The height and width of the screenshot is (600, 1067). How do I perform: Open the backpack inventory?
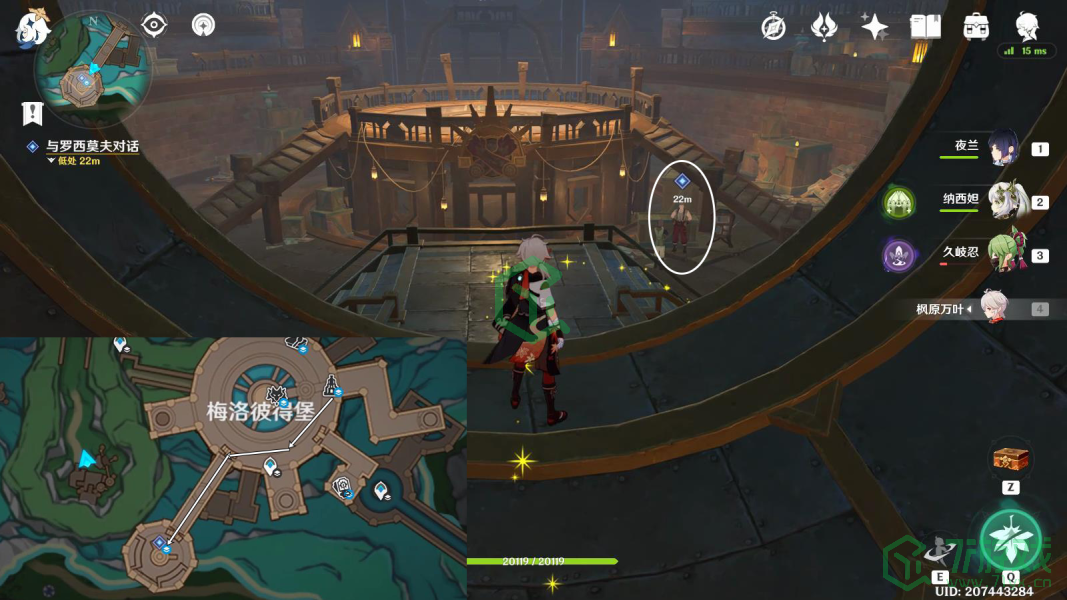[x=976, y=27]
